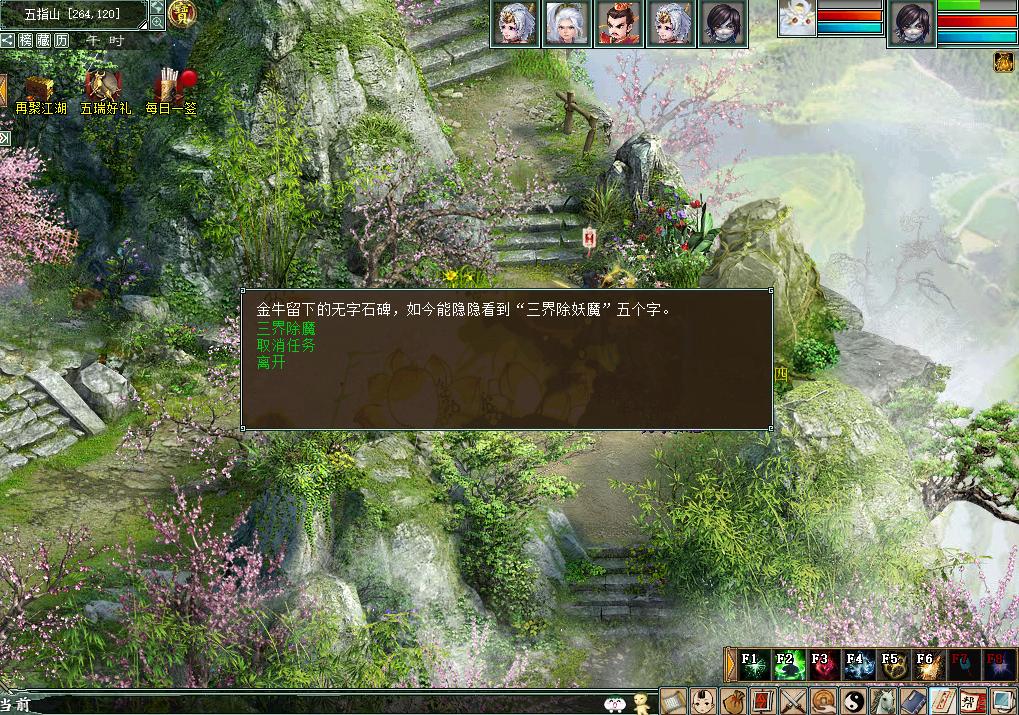Open the crossed swords combat menu
This screenshot has height=715, width=1019.
(x=793, y=701)
